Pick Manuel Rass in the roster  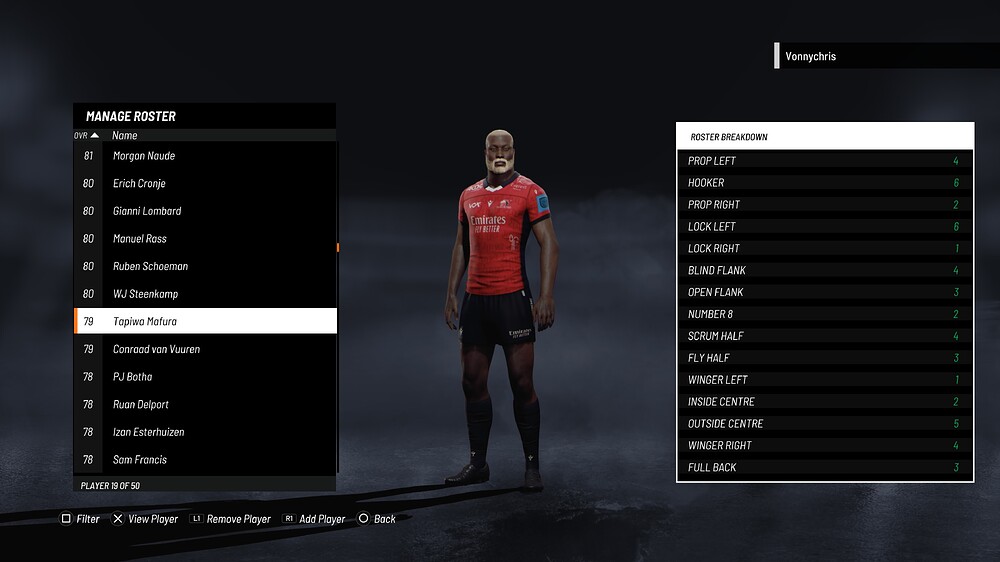coord(204,239)
